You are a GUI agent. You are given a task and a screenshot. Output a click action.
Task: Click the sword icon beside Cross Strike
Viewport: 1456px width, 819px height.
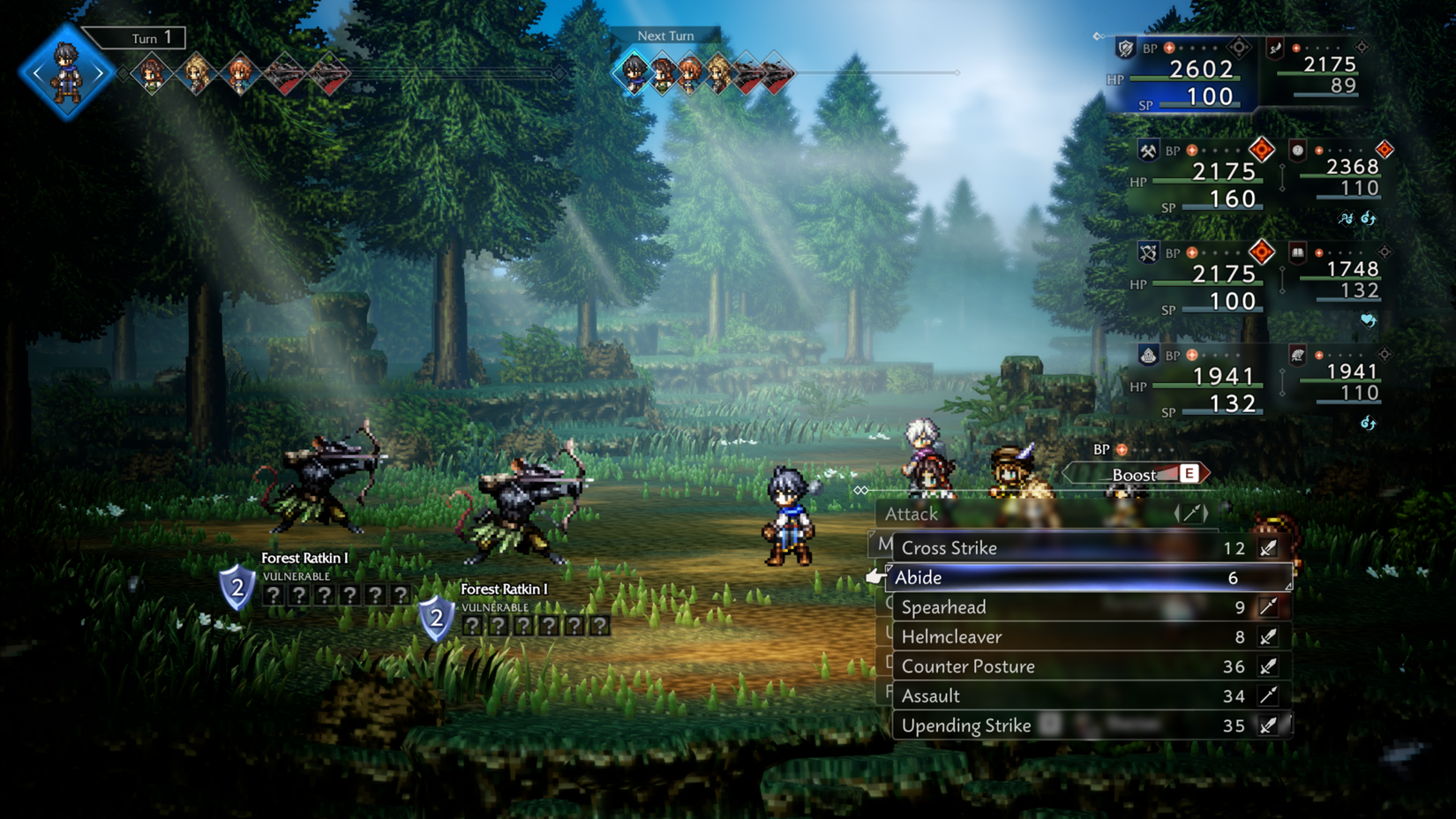(1268, 547)
